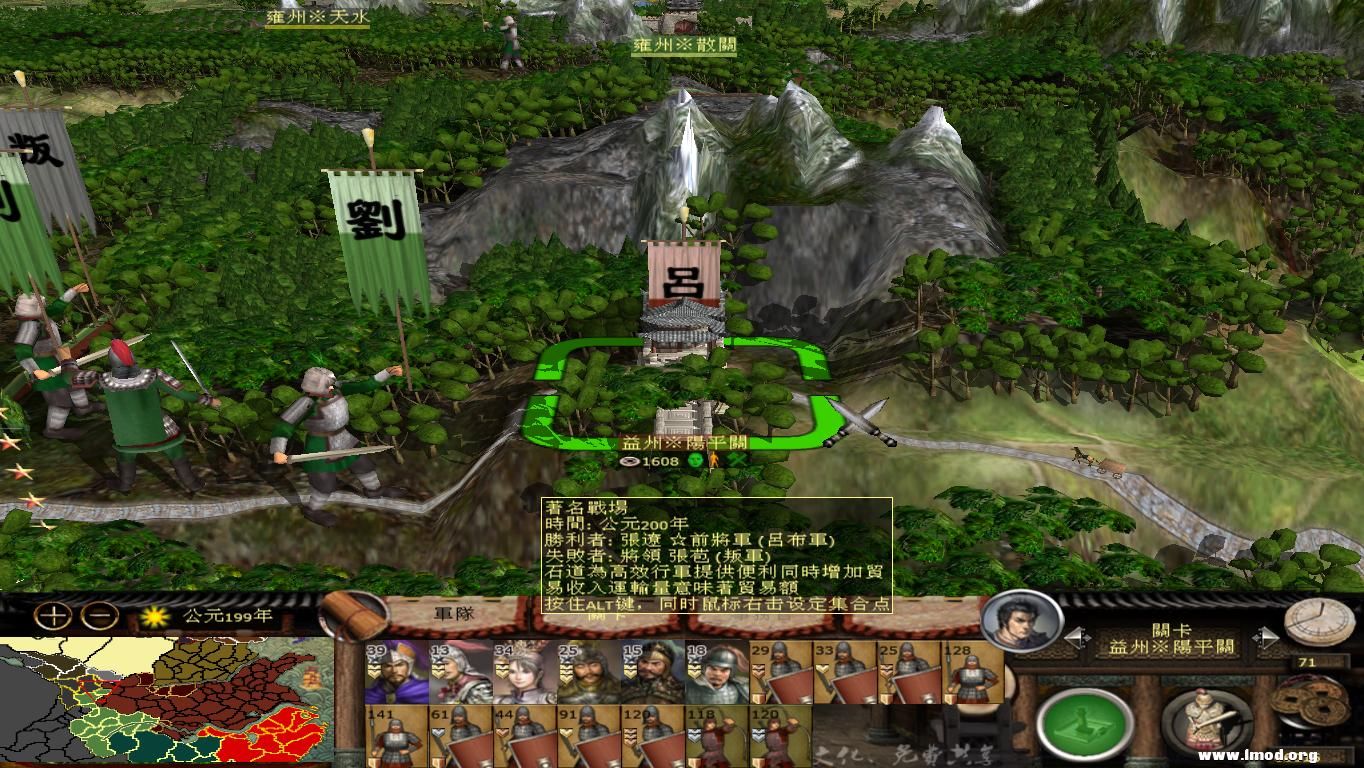Select the bearded general card showing 39
This screenshot has width=1364, height=768.
[398, 673]
